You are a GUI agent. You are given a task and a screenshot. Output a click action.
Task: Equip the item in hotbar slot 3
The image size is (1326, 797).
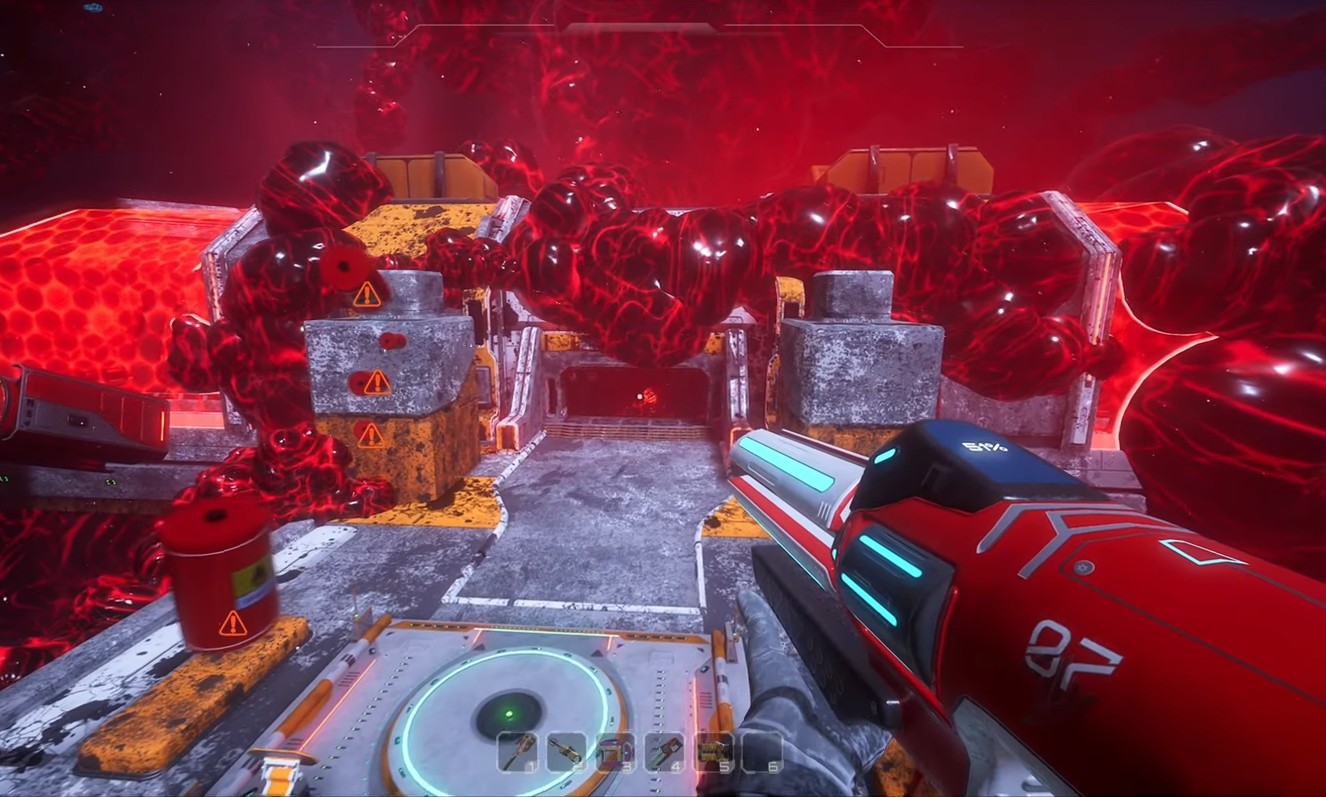[x=615, y=751]
